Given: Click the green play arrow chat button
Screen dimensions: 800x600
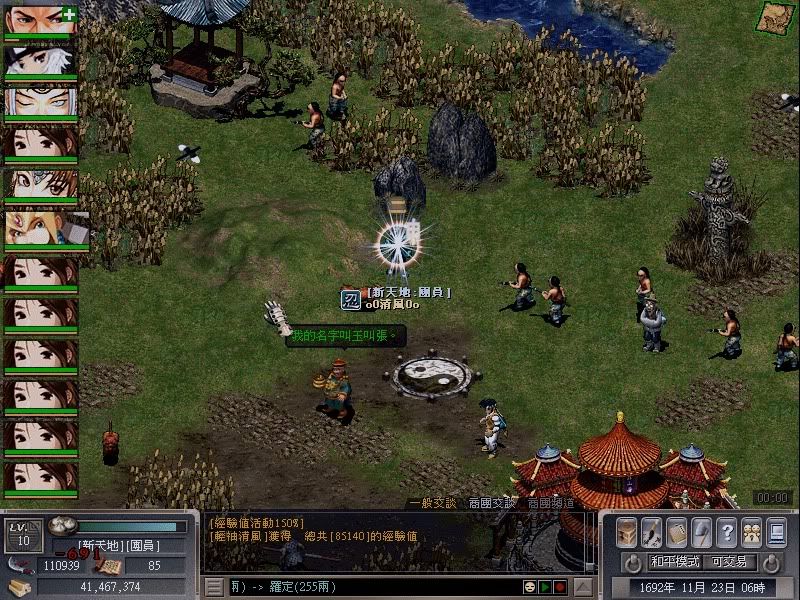Looking at the screenshot, I should [545, 586].
